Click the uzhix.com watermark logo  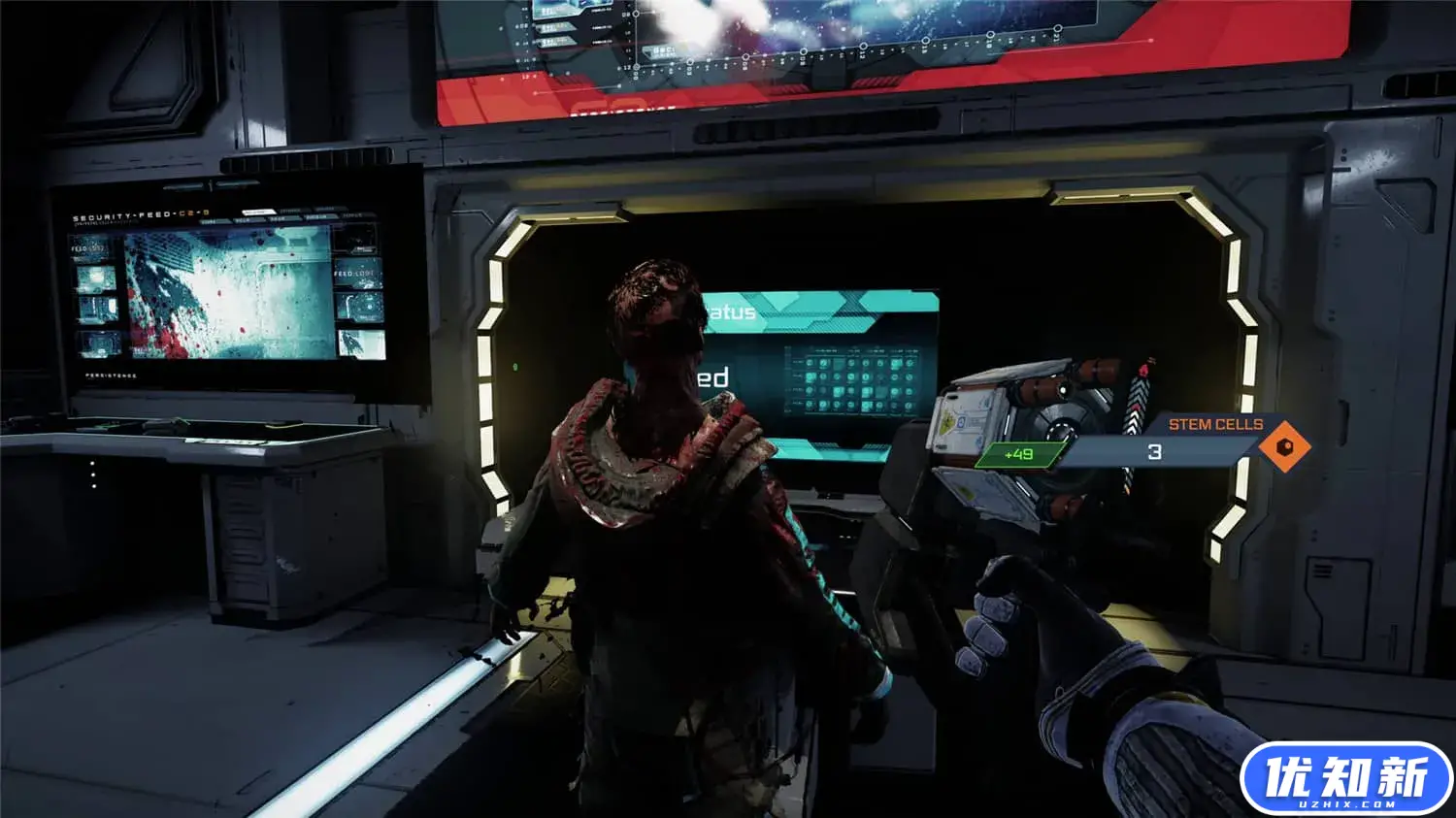click(x=1345, y=780)
